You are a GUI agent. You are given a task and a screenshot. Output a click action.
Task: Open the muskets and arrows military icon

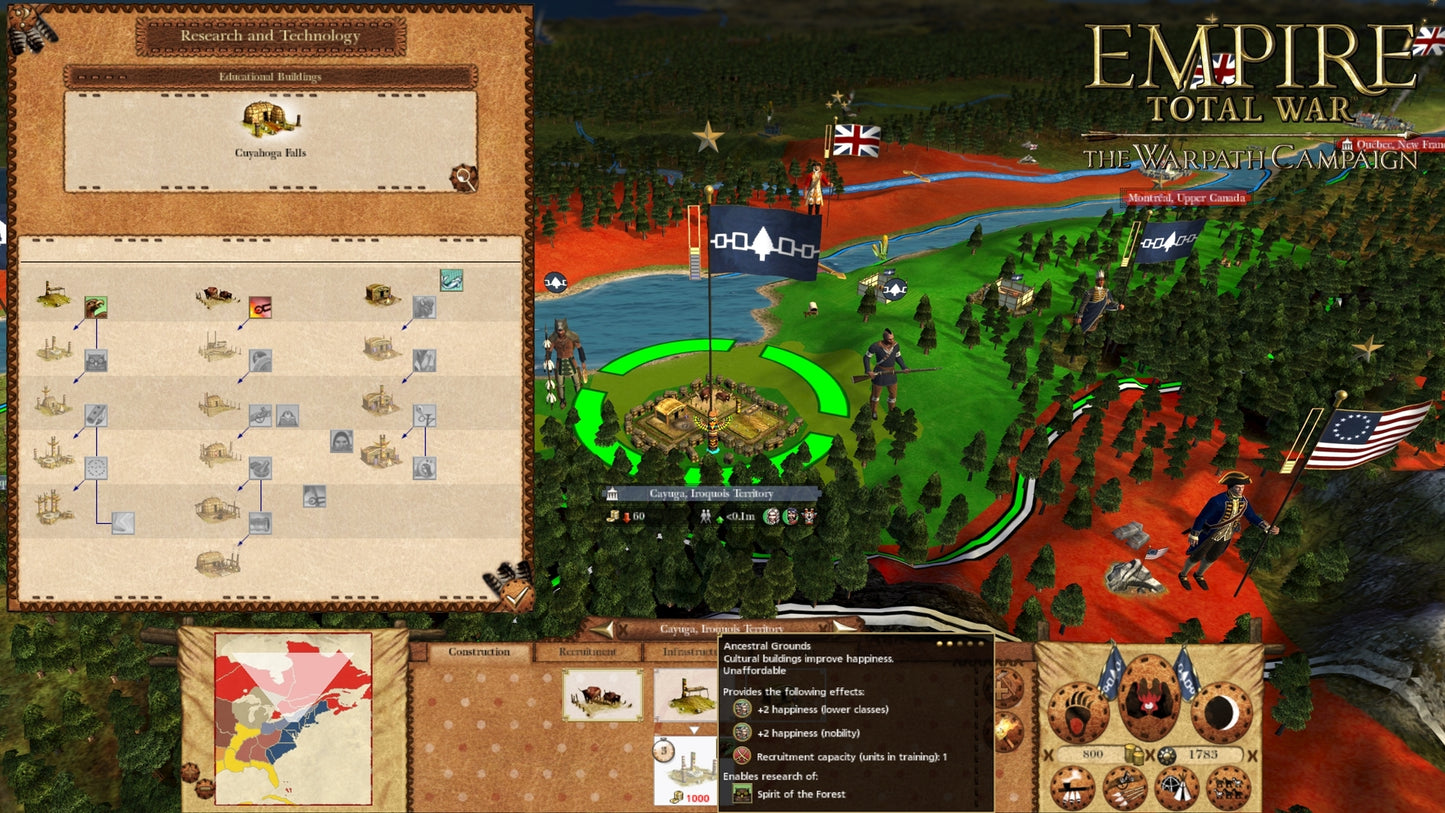1125,787
